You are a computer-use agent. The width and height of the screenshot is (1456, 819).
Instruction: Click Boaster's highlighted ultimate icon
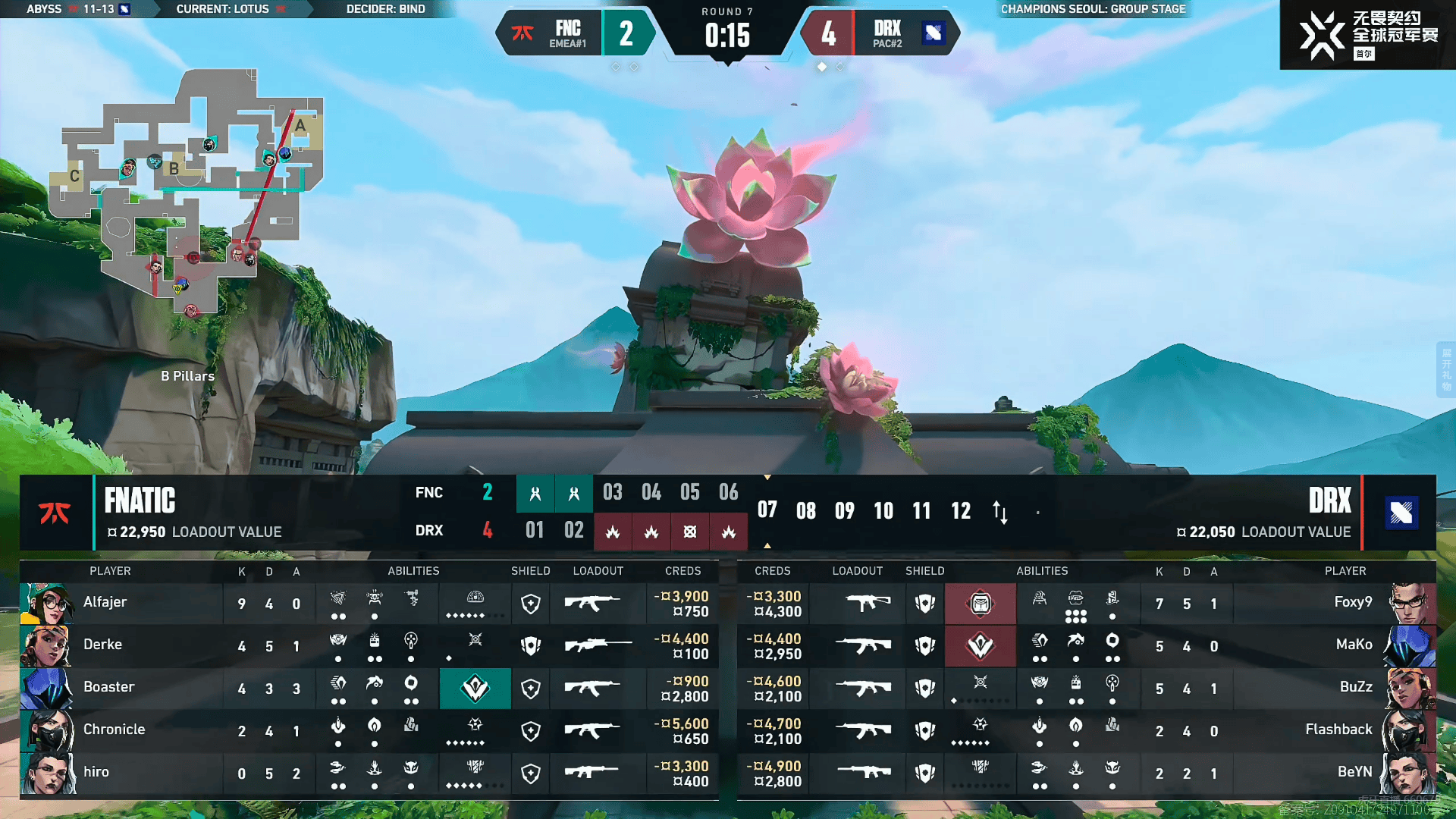point(475,688)
